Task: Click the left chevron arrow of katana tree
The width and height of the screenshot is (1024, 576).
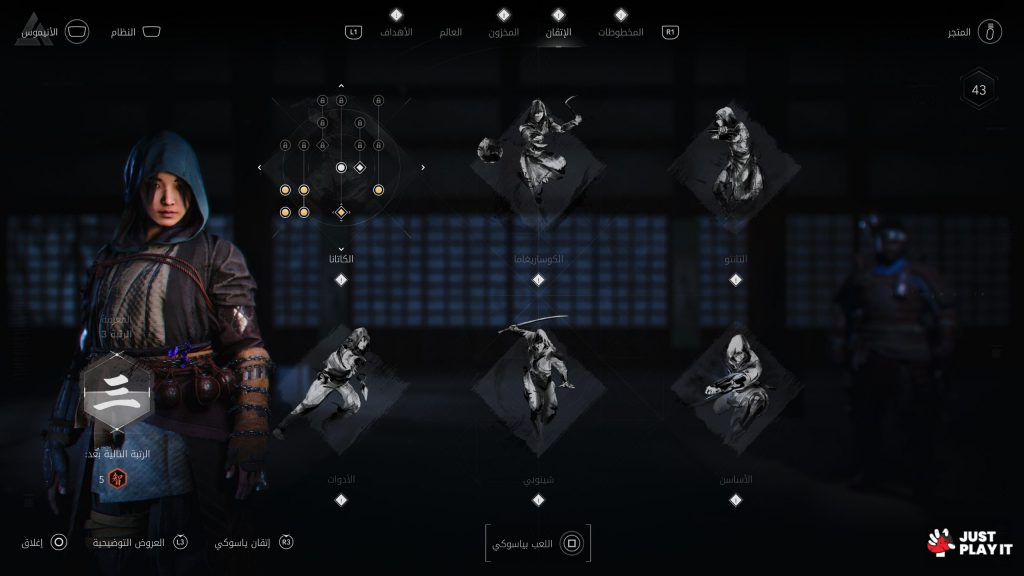Action: [259, 167]
